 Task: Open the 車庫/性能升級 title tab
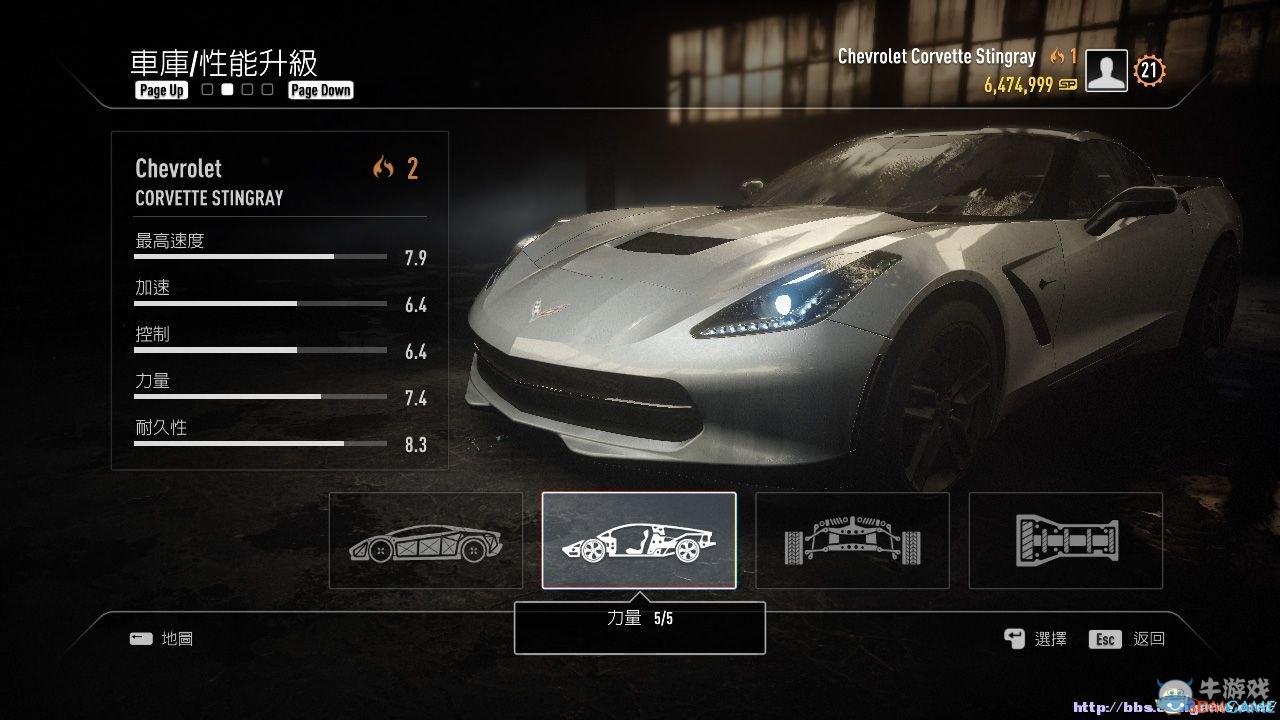(x=222, y=64)
